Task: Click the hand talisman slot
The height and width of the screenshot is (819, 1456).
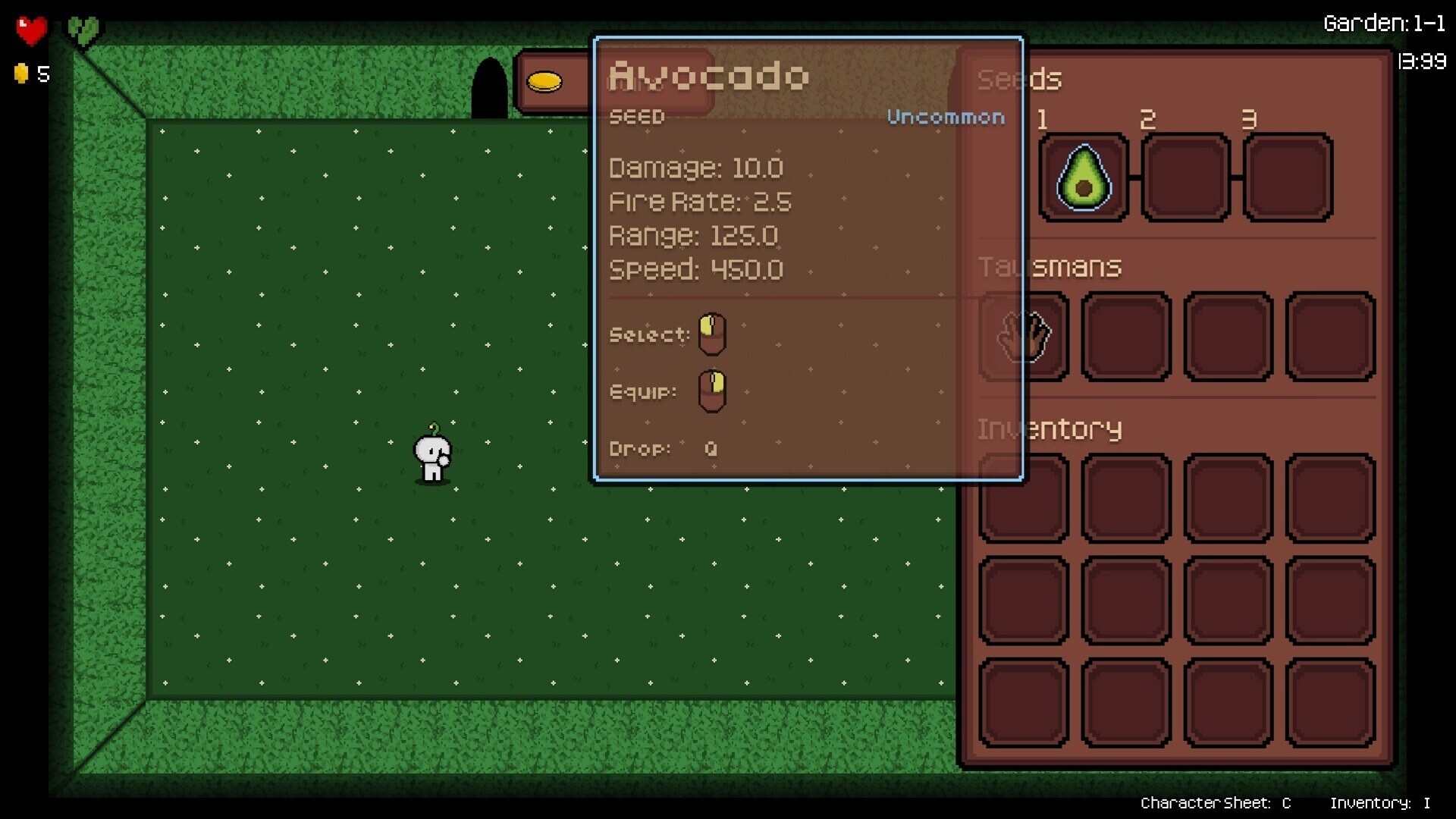Action: pyautogui.click(x=1025, y=336)
